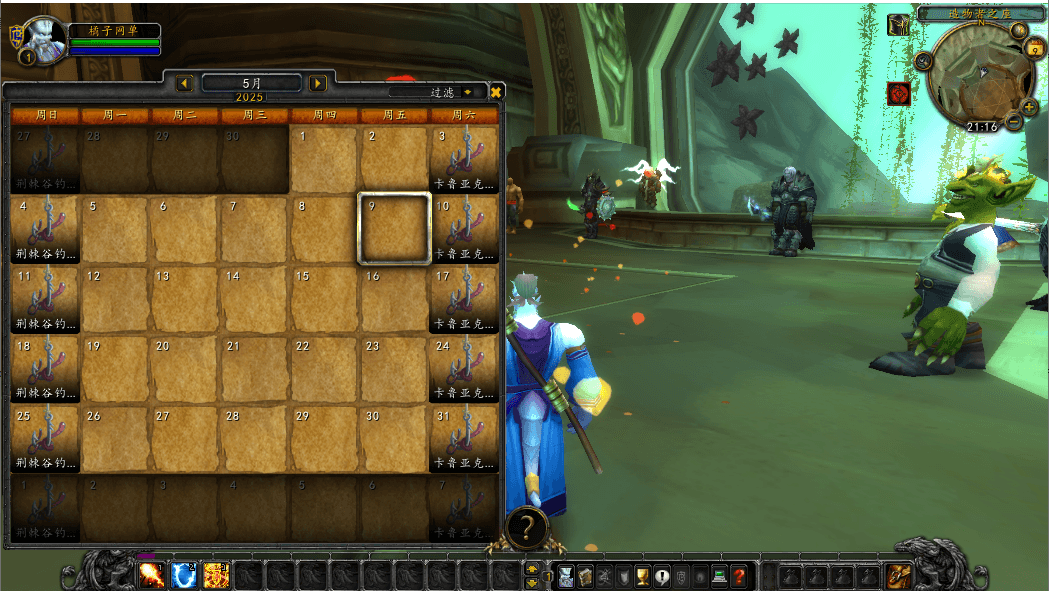The height and width of the screenshot is (591, 1049).
Task: Go to the next calendar month
Action: pos(318,83)
